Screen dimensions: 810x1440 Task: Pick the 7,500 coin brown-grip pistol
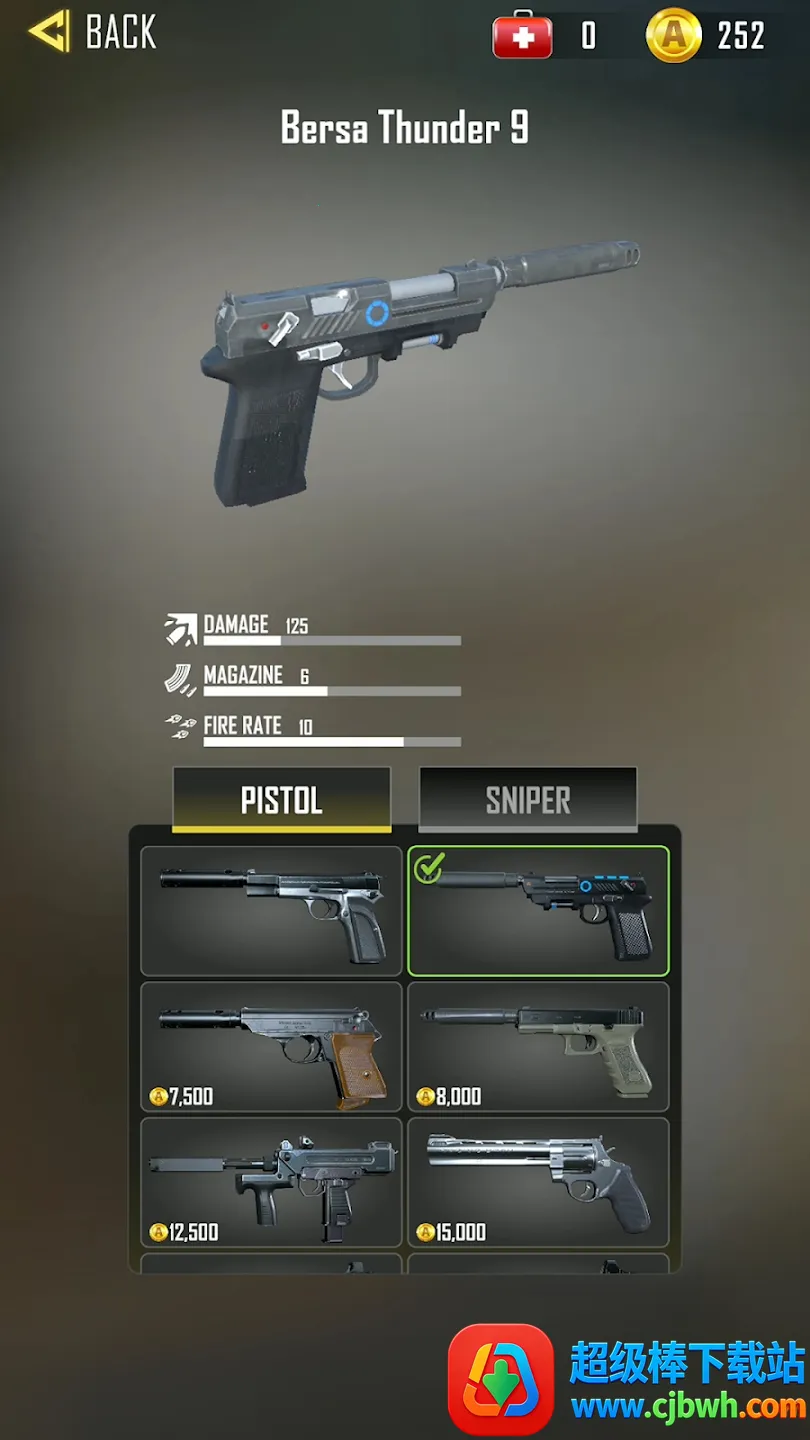click(271, 1046)
